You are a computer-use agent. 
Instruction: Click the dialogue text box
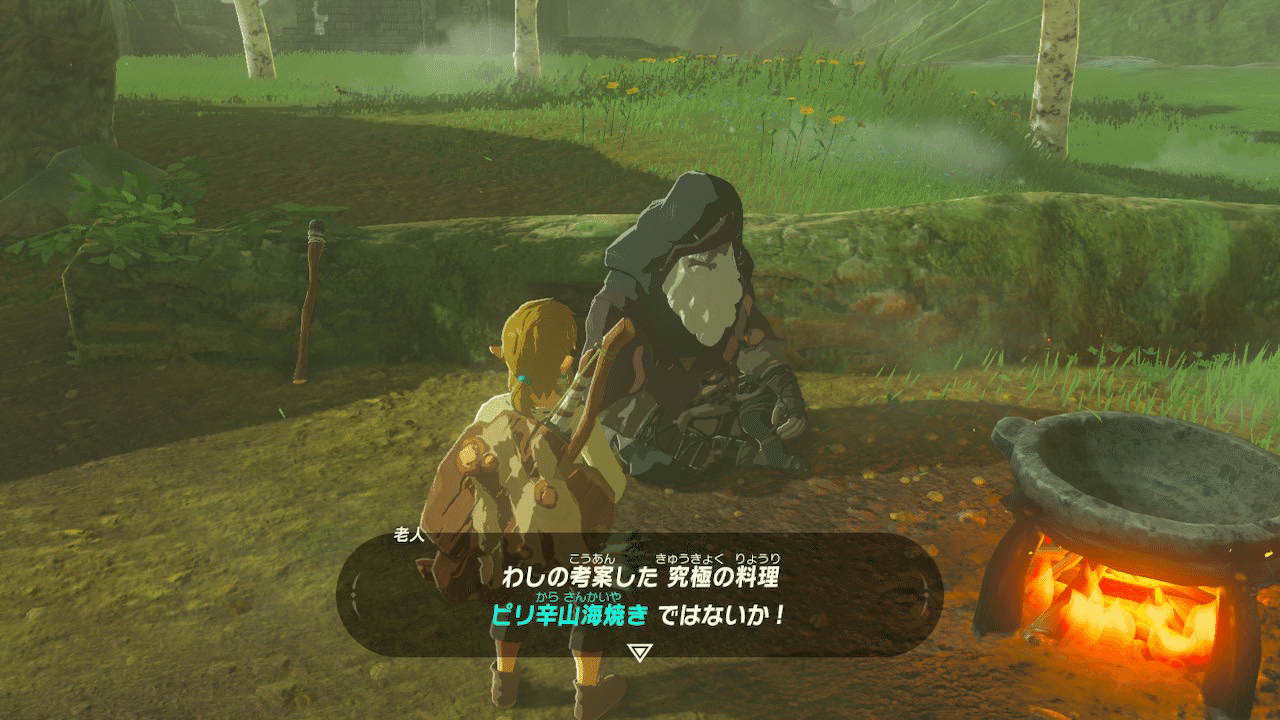tap(640, 600)
